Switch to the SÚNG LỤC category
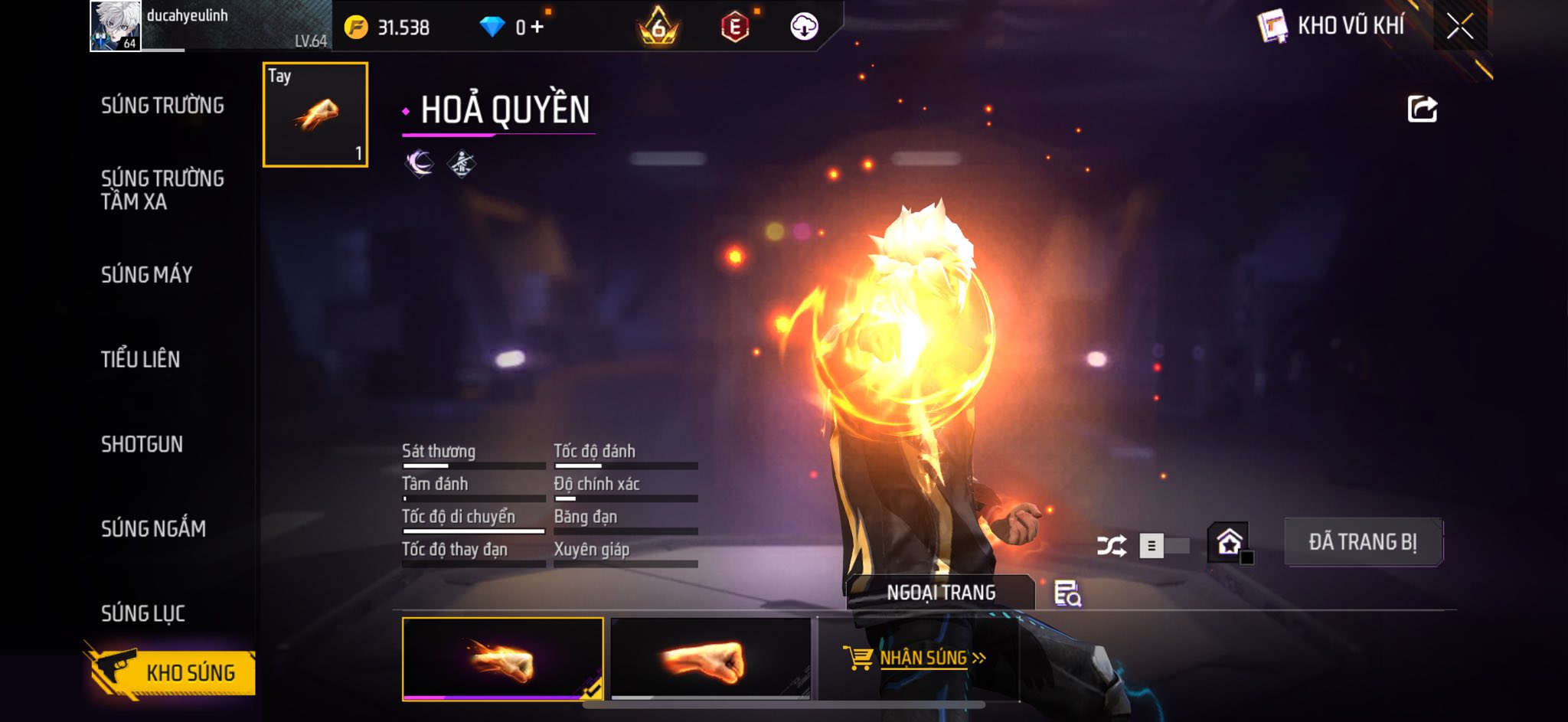Viewport: 1568px width, 722px height. (x=142, y=613)
